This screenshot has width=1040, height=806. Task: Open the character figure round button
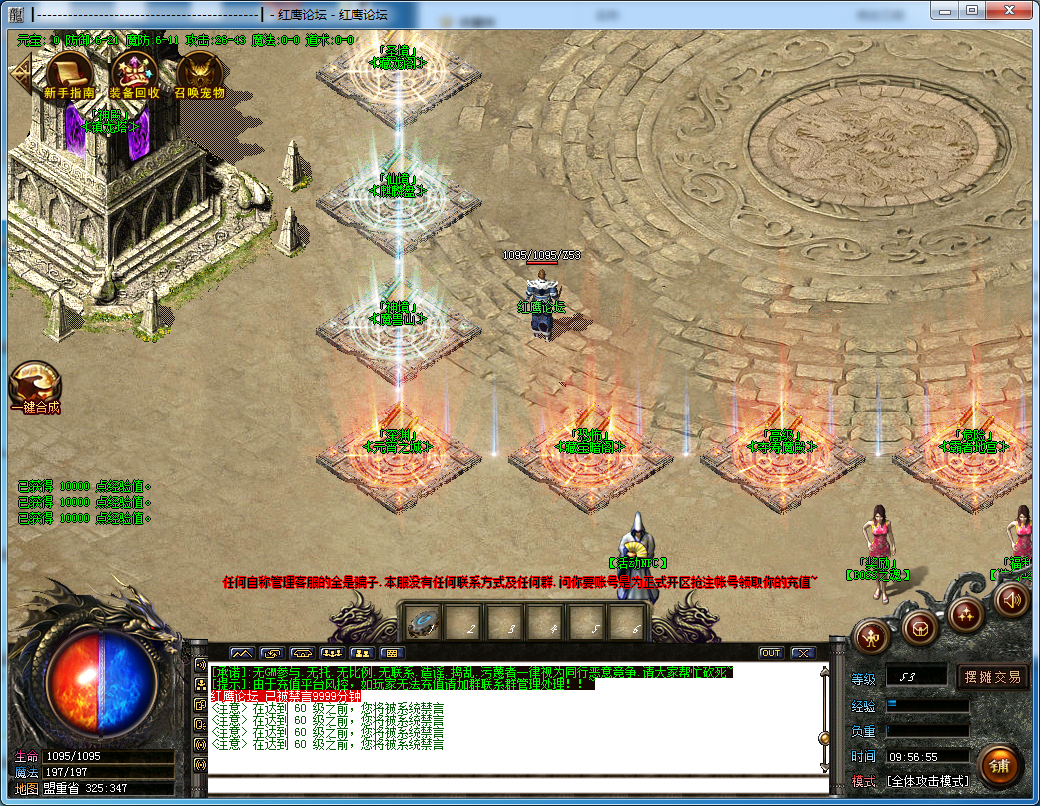[872, 637]
